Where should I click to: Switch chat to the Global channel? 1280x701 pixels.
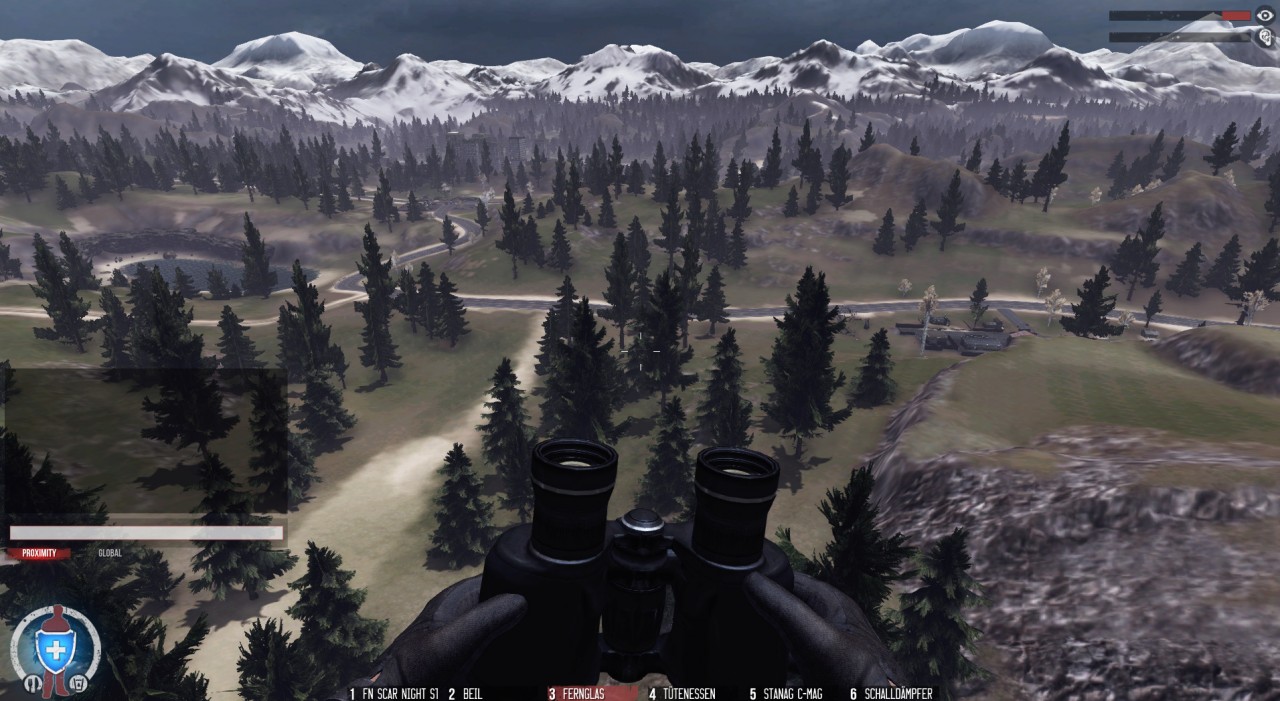[110, 553]
